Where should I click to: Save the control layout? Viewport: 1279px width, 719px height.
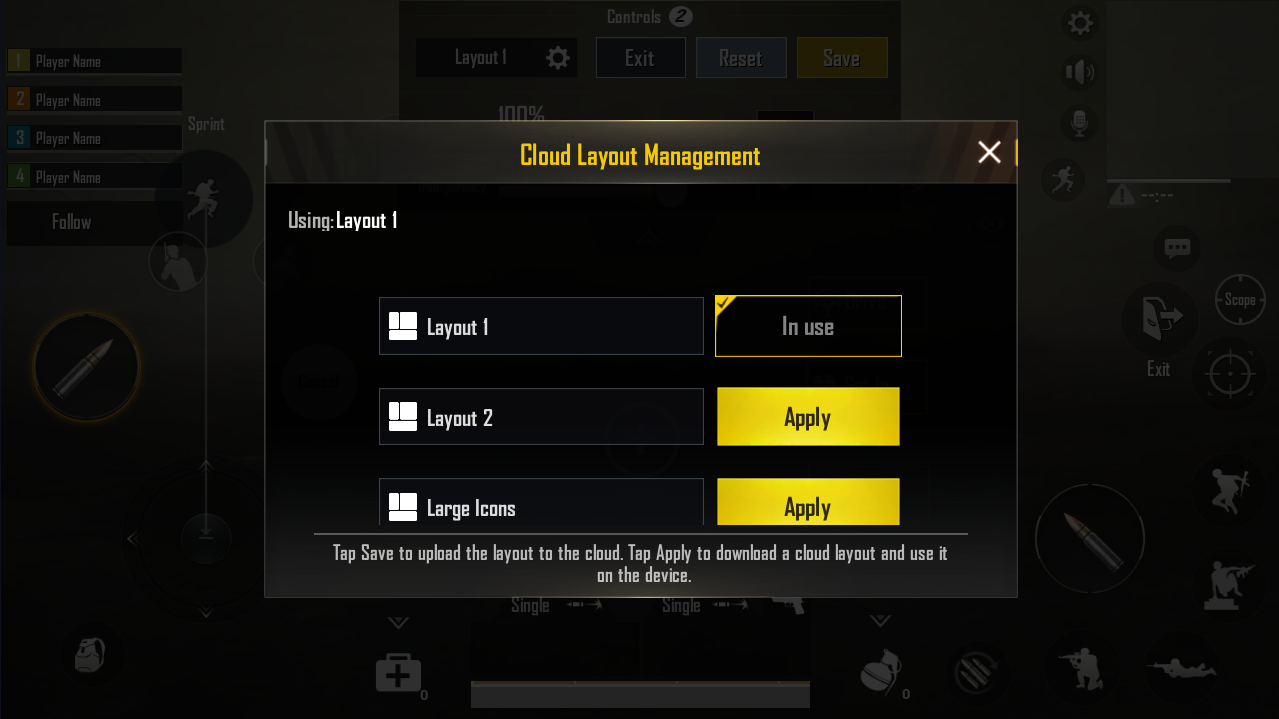(841, 58)
